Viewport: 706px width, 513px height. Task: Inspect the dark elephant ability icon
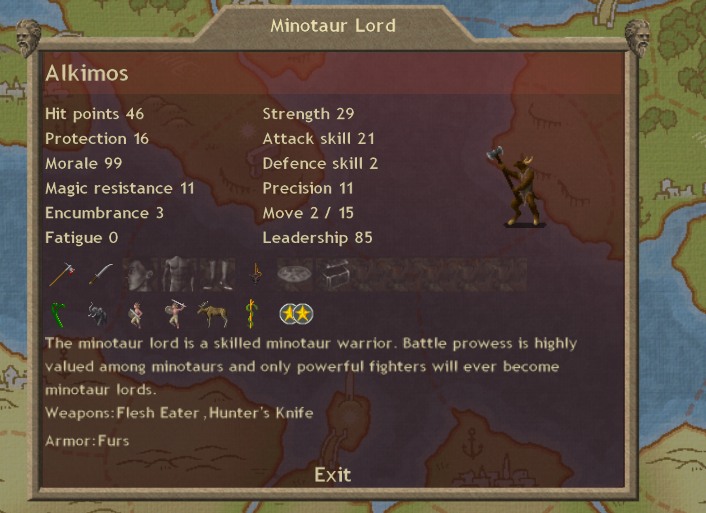coord(98,314)
